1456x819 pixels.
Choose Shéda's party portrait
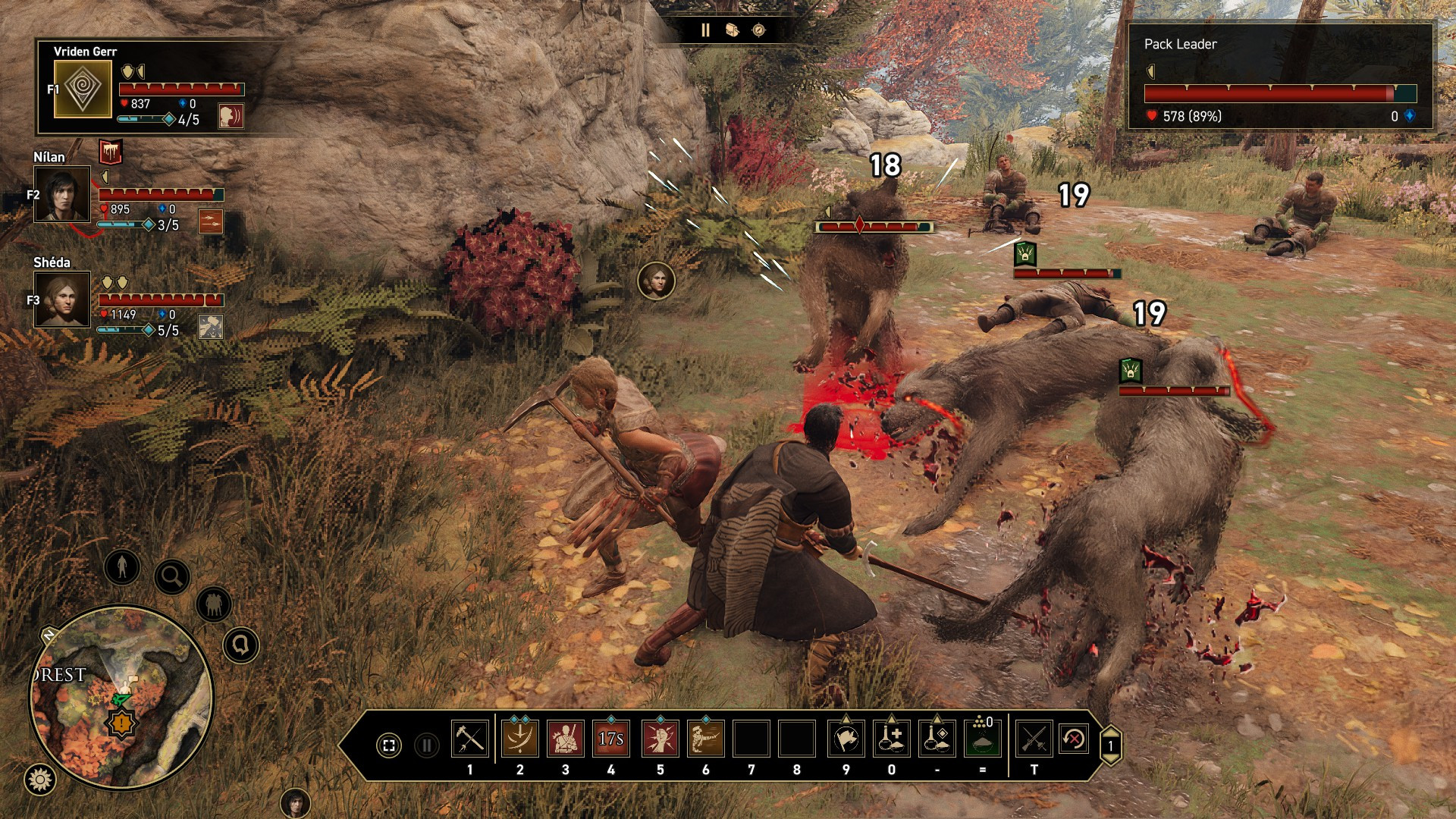pyautogui.click(x=62, y=300)
